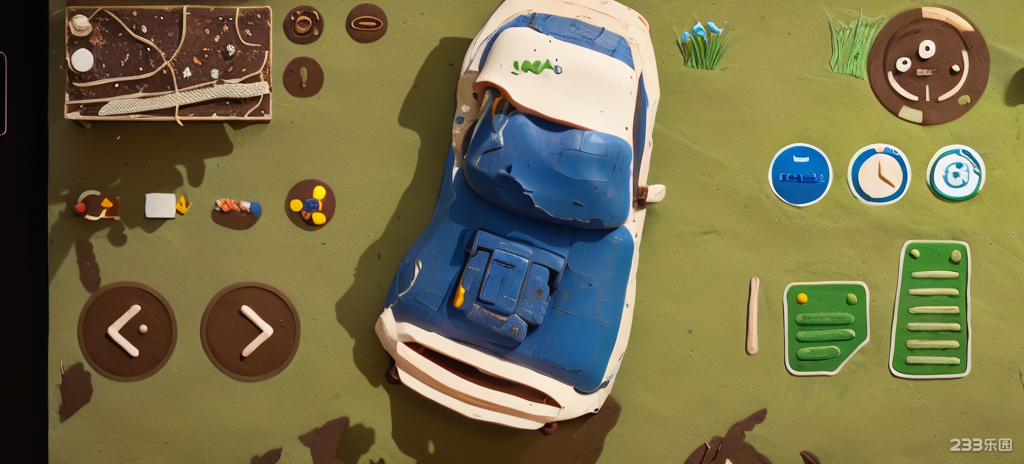Viewport: 1024px width, 464px height.
Task: Tap the white square block icon
Action: pyautogui.click(x=160, y=205)
